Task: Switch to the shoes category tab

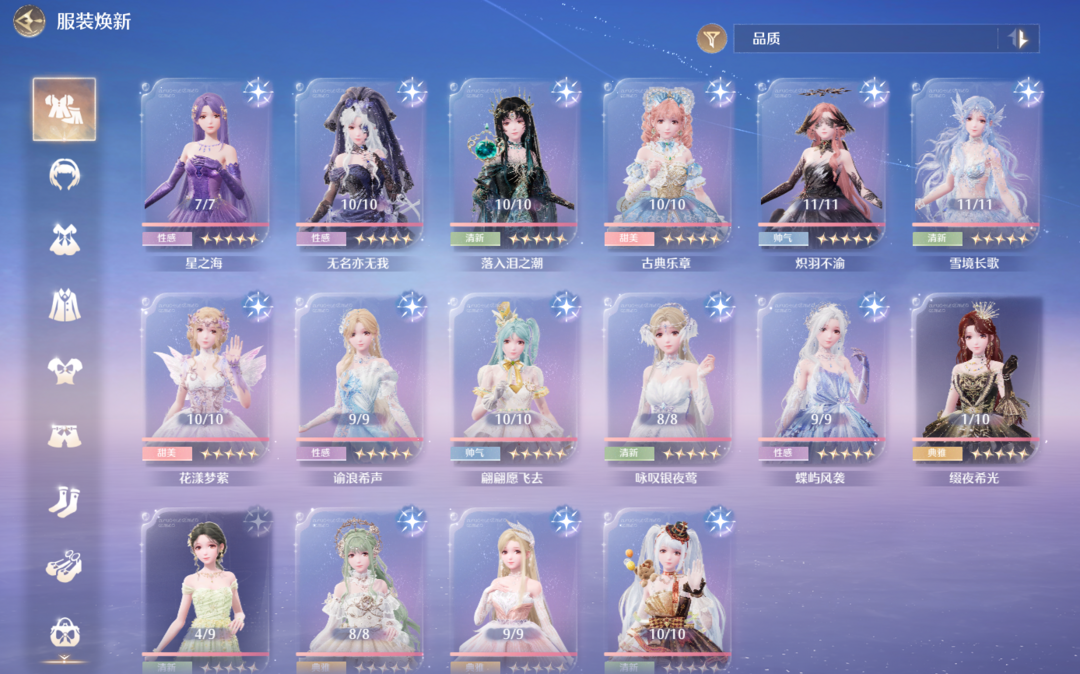Action: tap(65, 566)
